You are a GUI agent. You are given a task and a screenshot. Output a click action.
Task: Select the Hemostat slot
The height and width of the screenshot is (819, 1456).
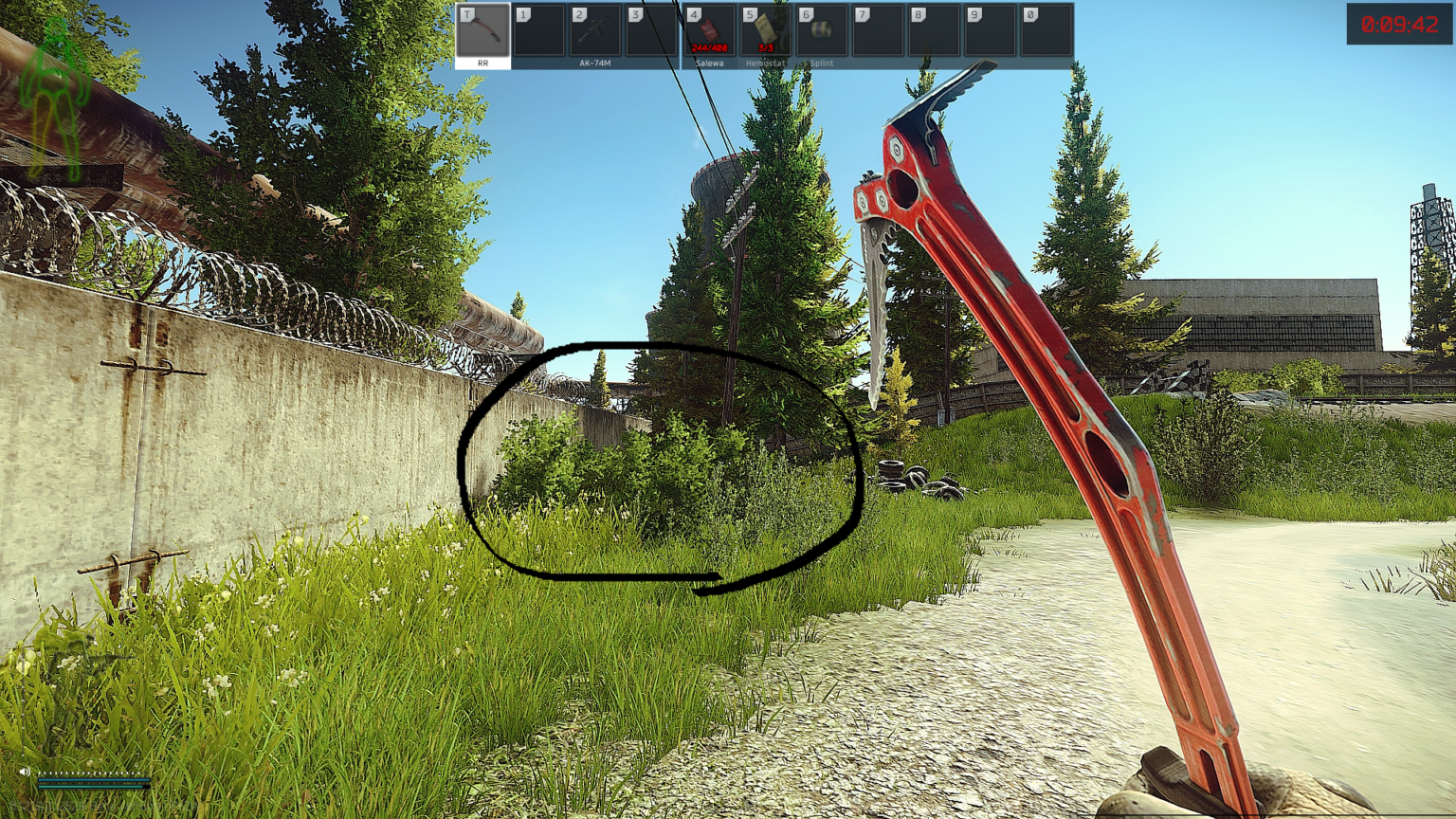point(765,34)
